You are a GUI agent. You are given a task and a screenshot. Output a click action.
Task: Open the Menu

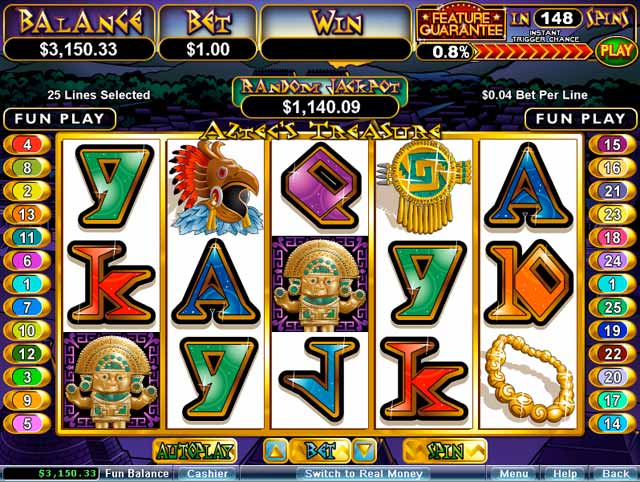coord(514,473)
